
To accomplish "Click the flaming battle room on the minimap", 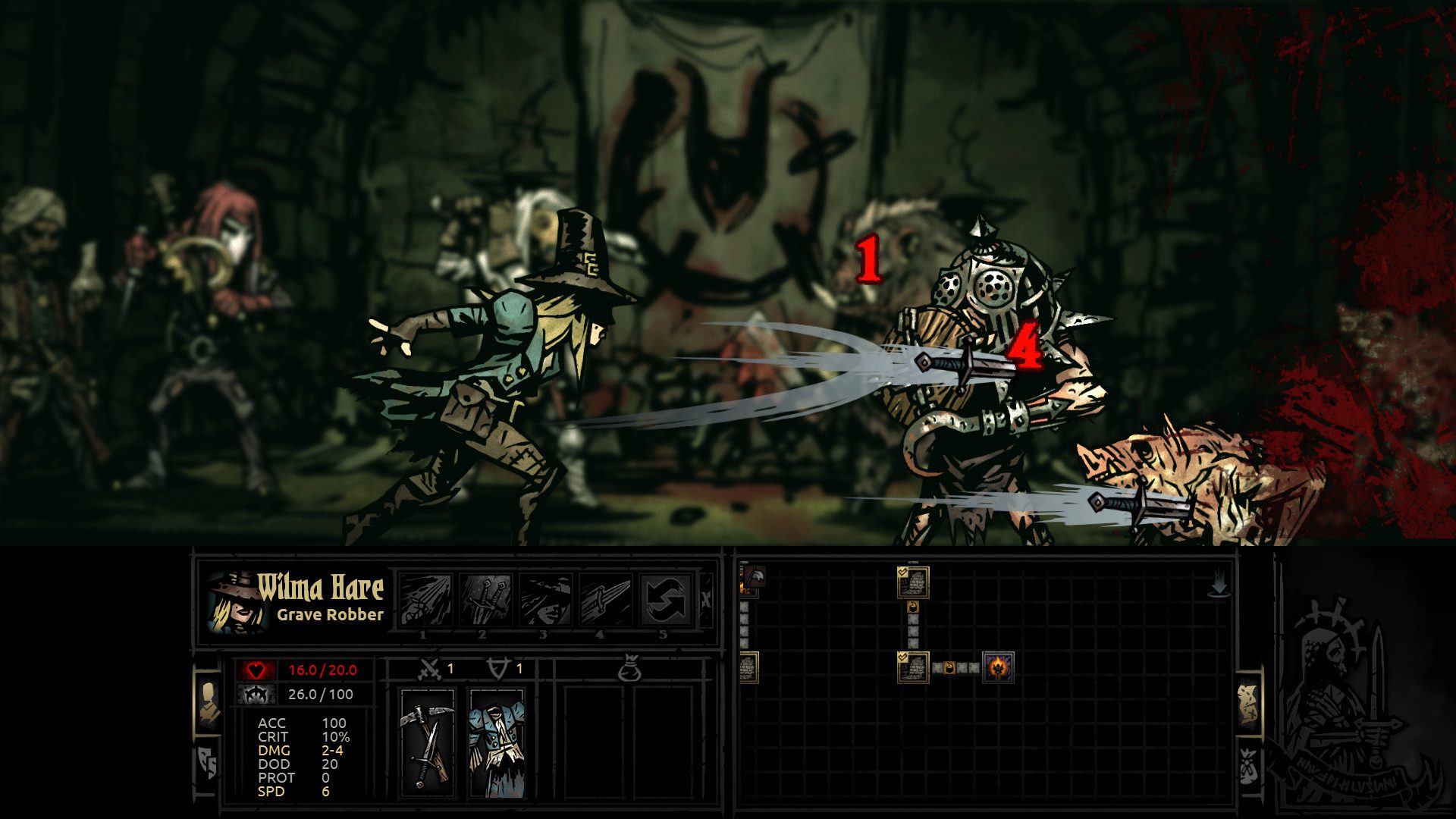I will point(998,669).
